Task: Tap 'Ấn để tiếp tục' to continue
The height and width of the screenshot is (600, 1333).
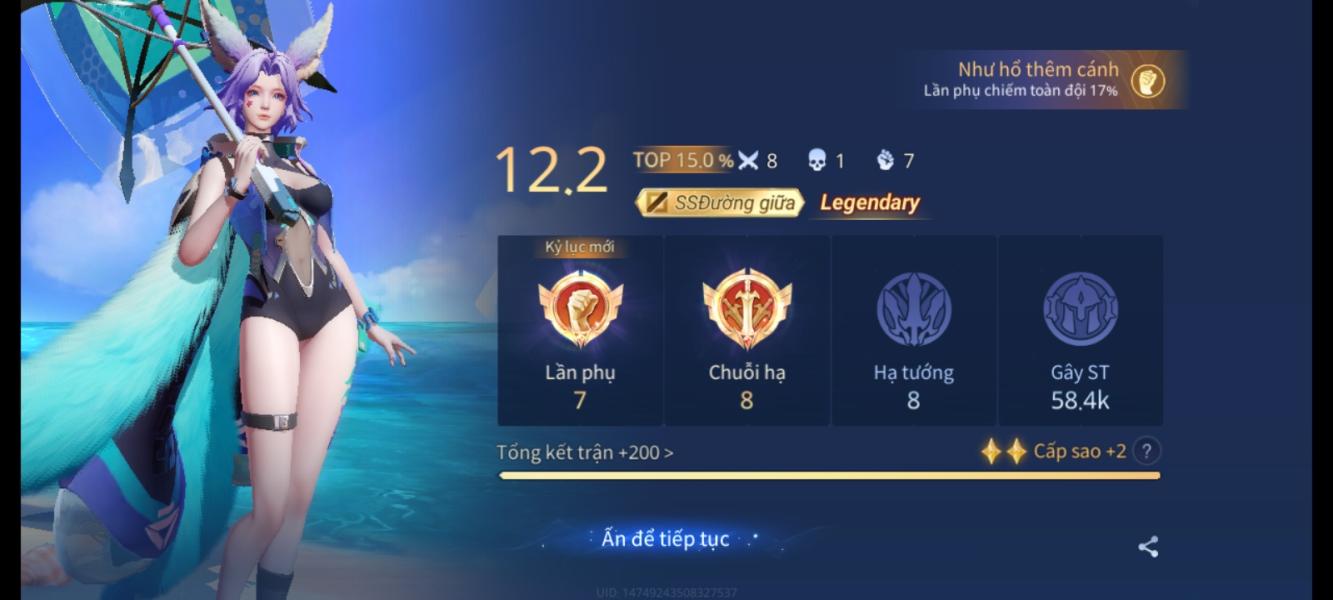Action: (x=665, y=539)
